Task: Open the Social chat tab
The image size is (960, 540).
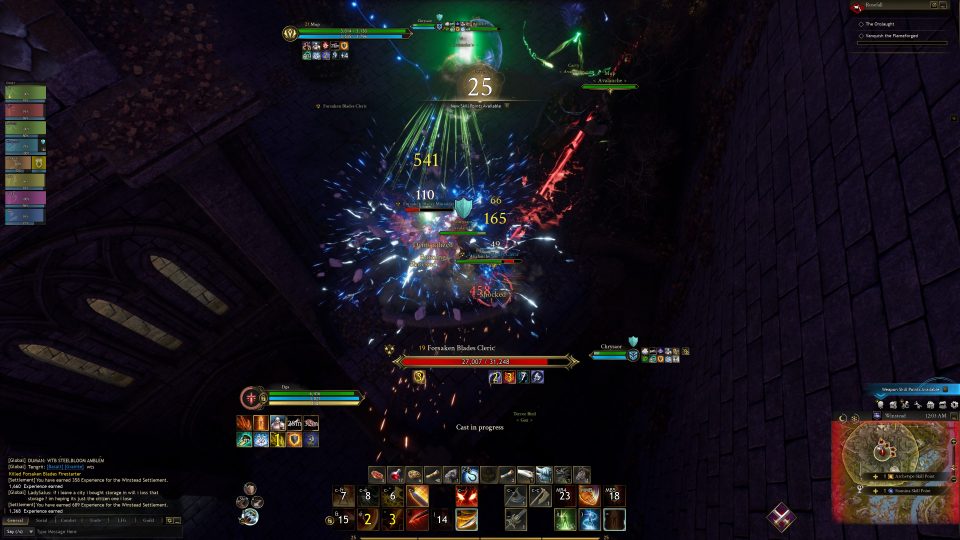Action: (42, 520)
